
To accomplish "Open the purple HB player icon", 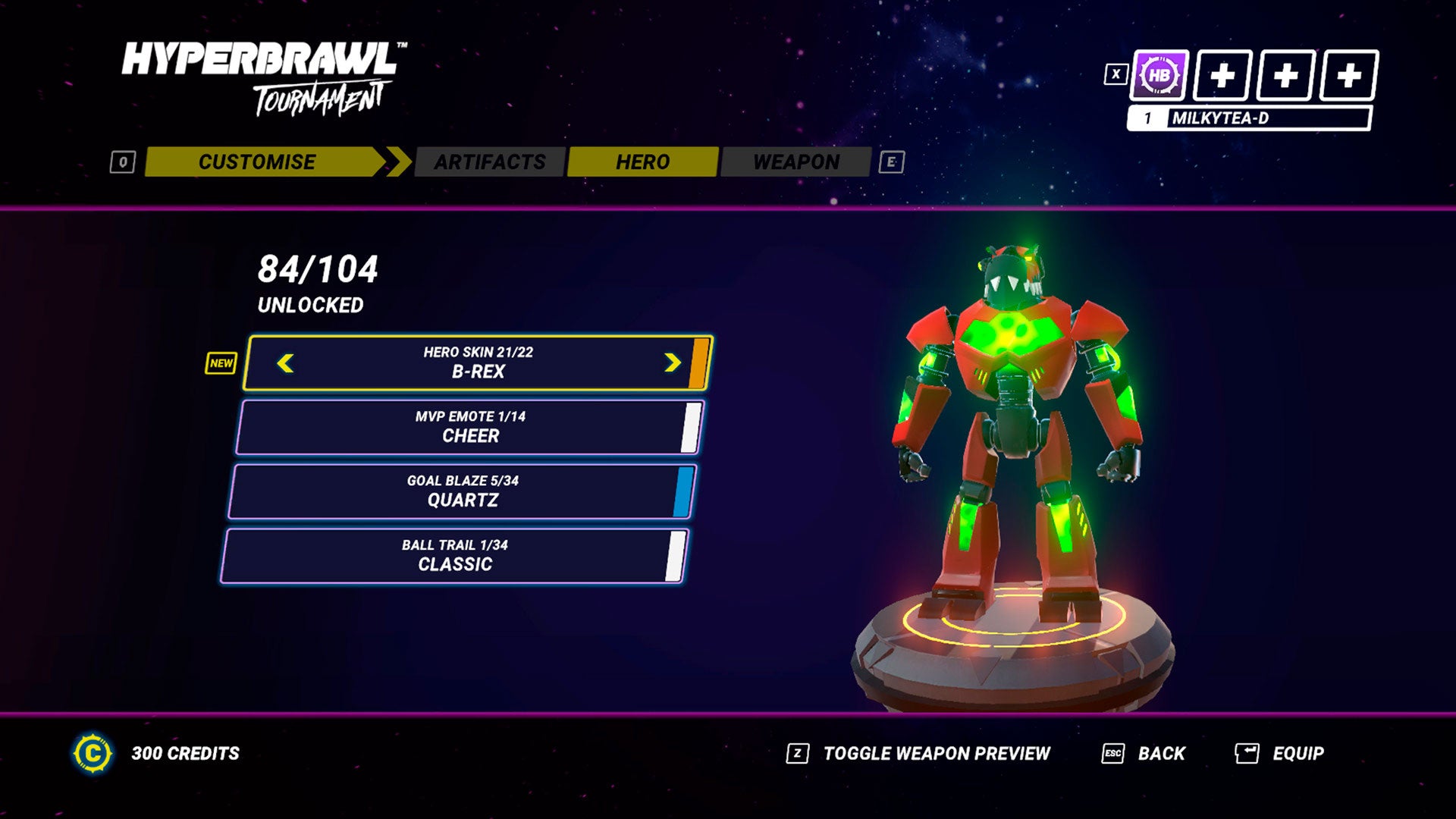I will point(1159,76).
